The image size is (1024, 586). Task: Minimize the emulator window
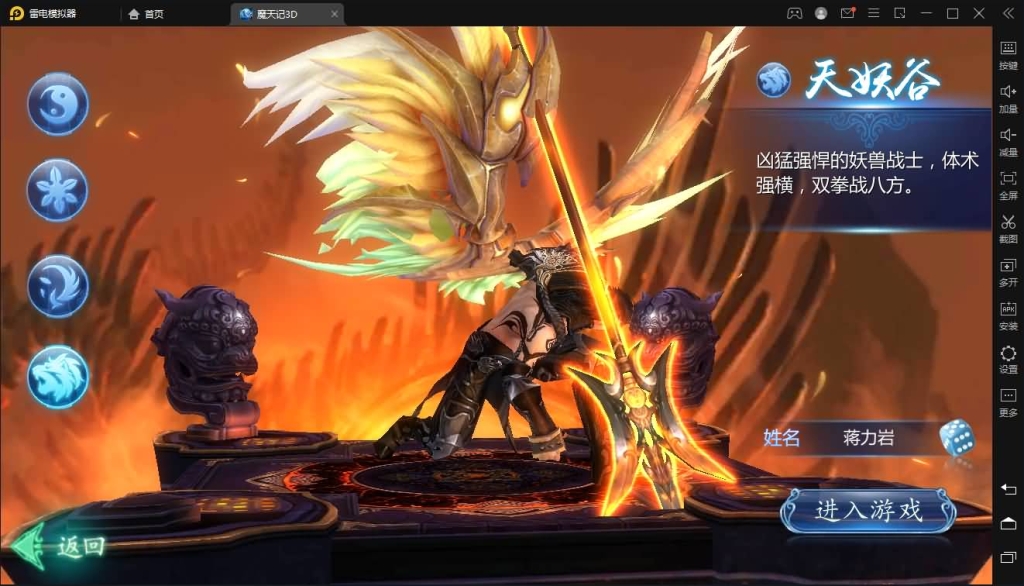coord(926,14)
